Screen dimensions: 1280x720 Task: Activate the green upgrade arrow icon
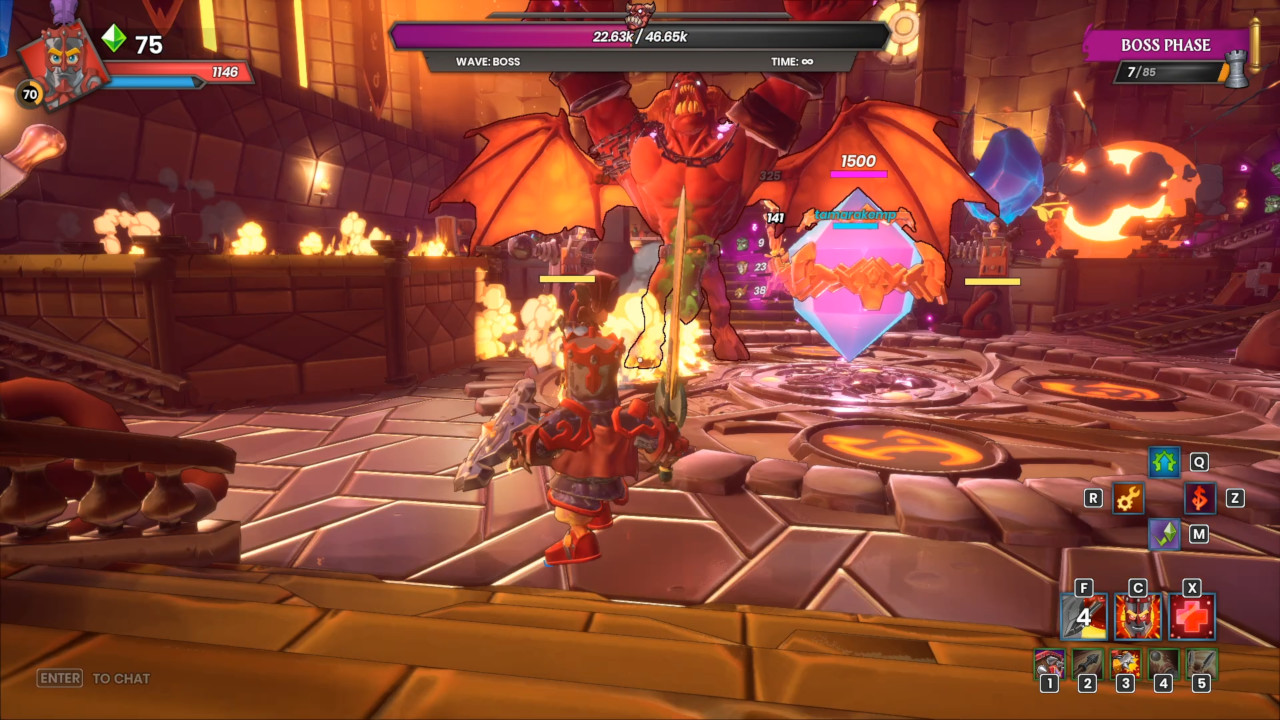pos(1164,463)
